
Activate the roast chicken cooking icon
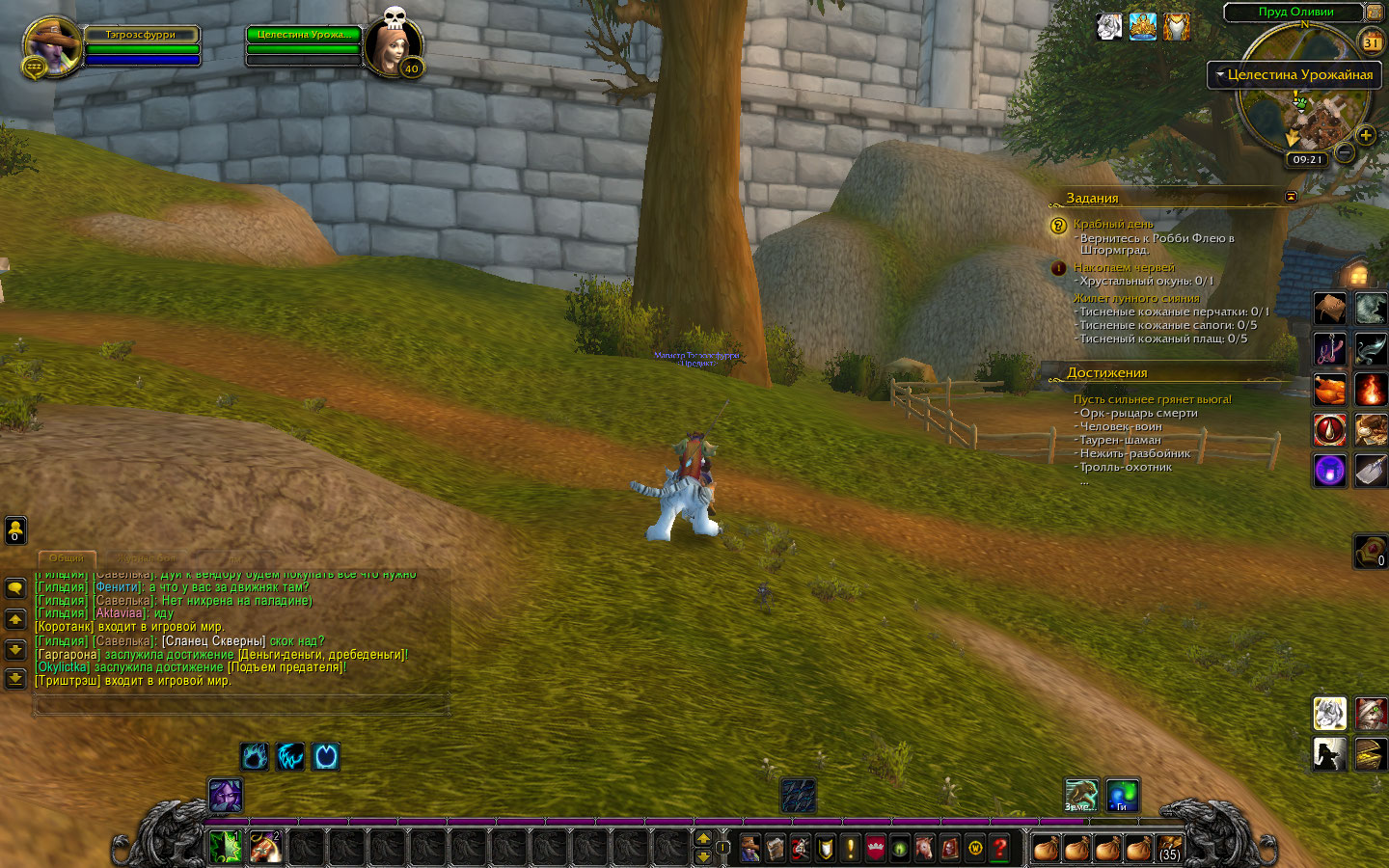click(1329, 389)
